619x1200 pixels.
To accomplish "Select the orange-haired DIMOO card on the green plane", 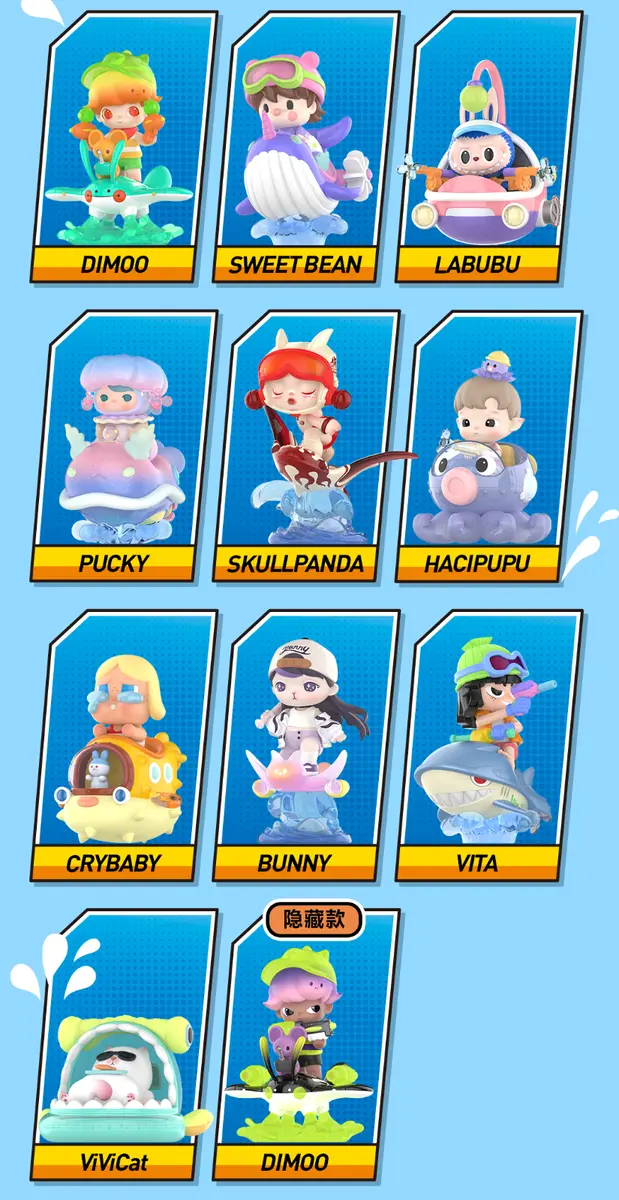I will point(124,145).
